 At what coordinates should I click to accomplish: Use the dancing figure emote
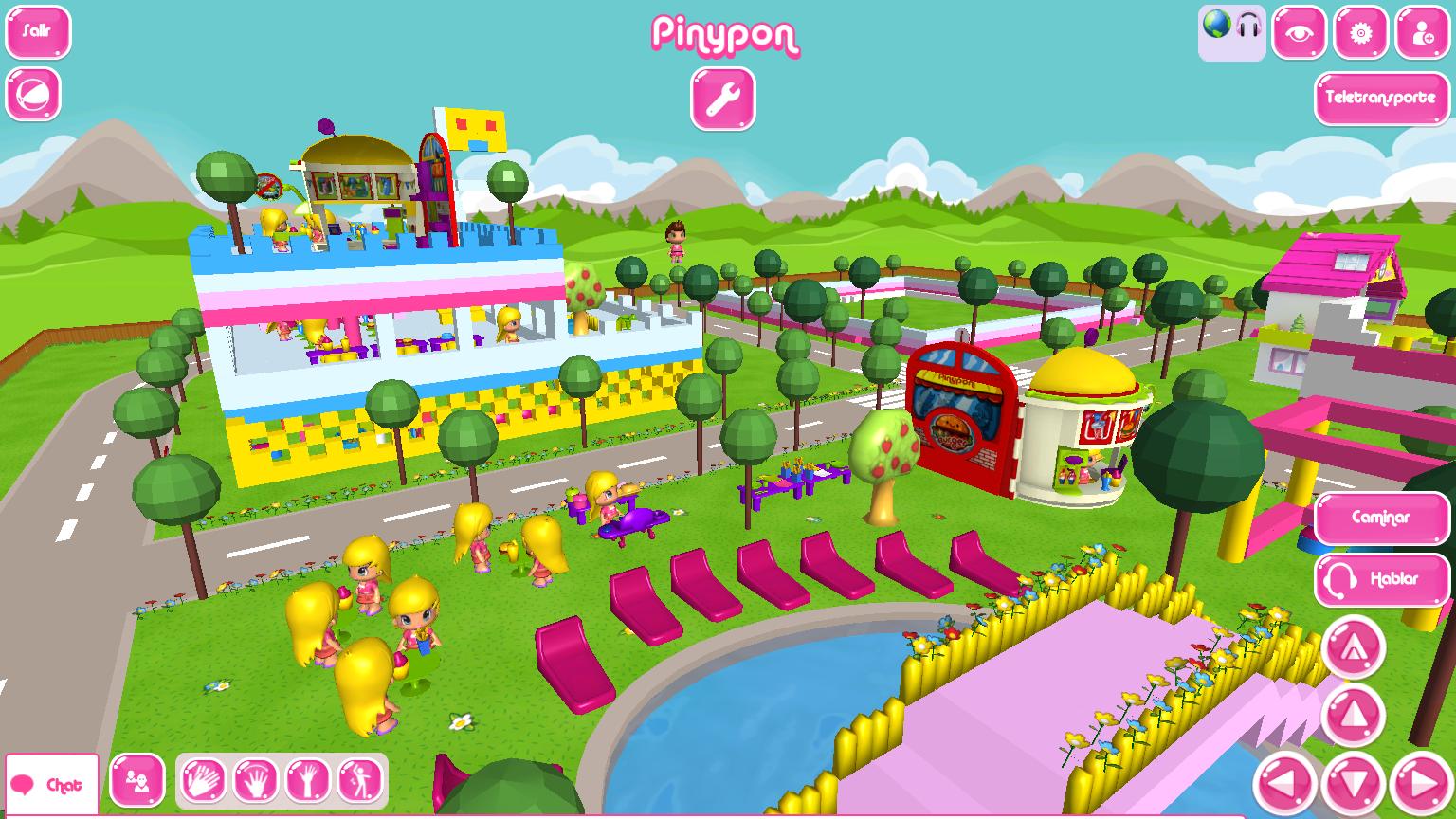pos(360,782)
